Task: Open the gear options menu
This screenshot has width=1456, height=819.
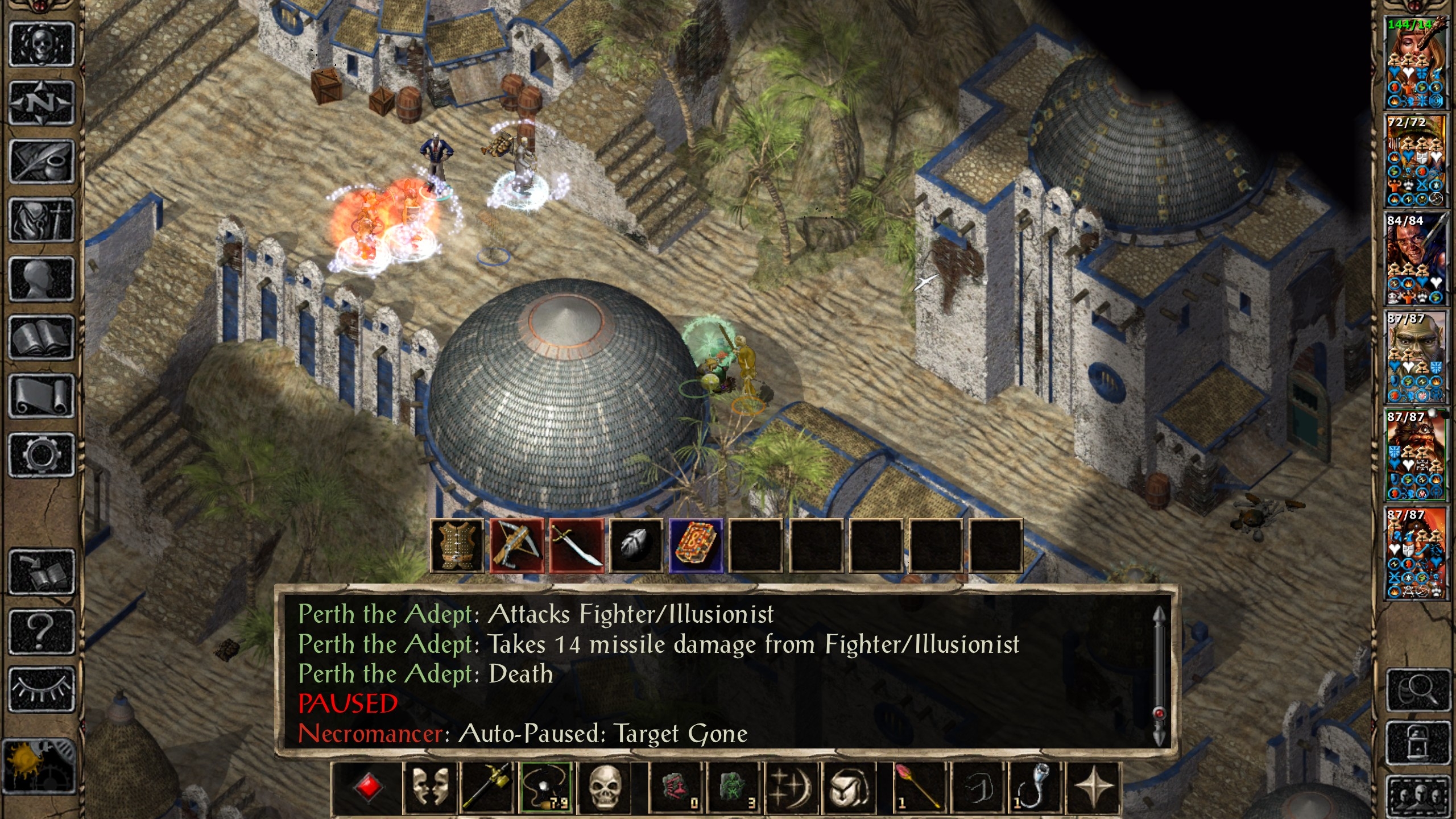Action: pos(42,455)
